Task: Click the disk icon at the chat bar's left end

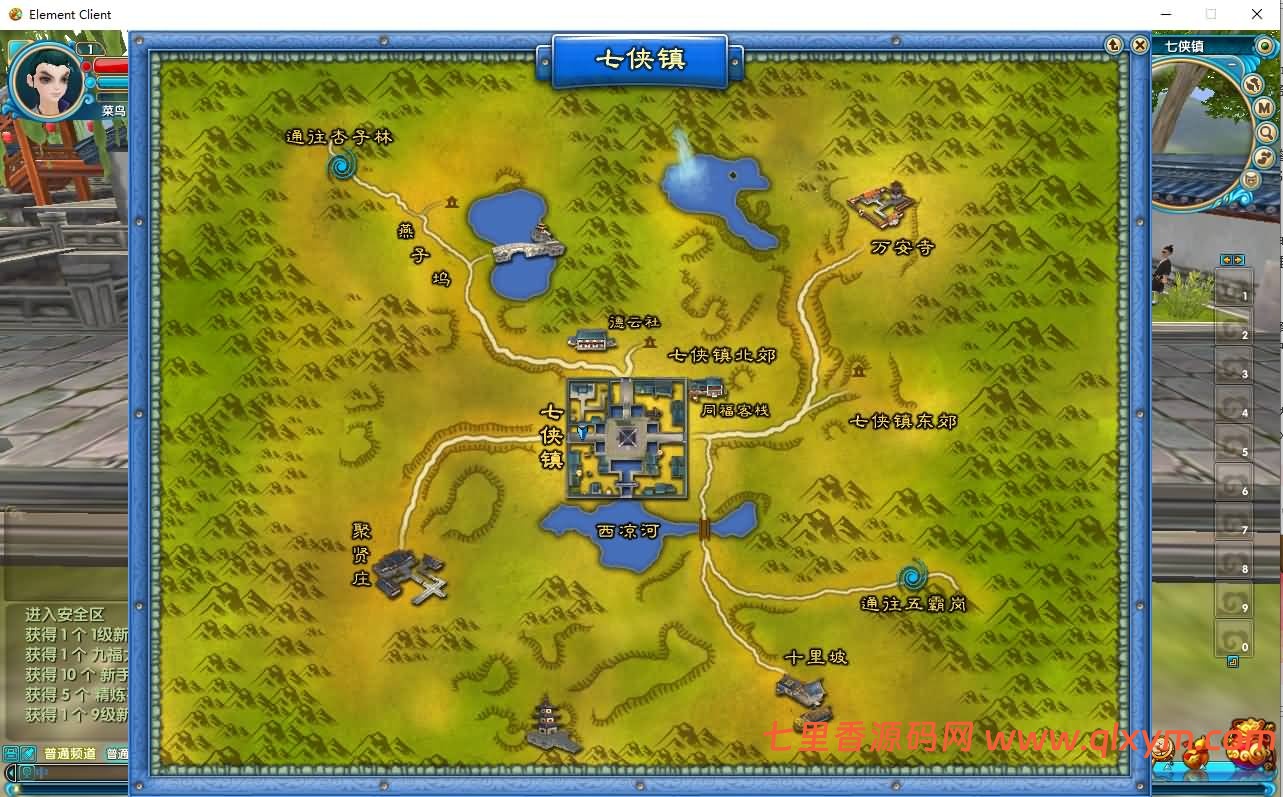Action: pos(10,752)
